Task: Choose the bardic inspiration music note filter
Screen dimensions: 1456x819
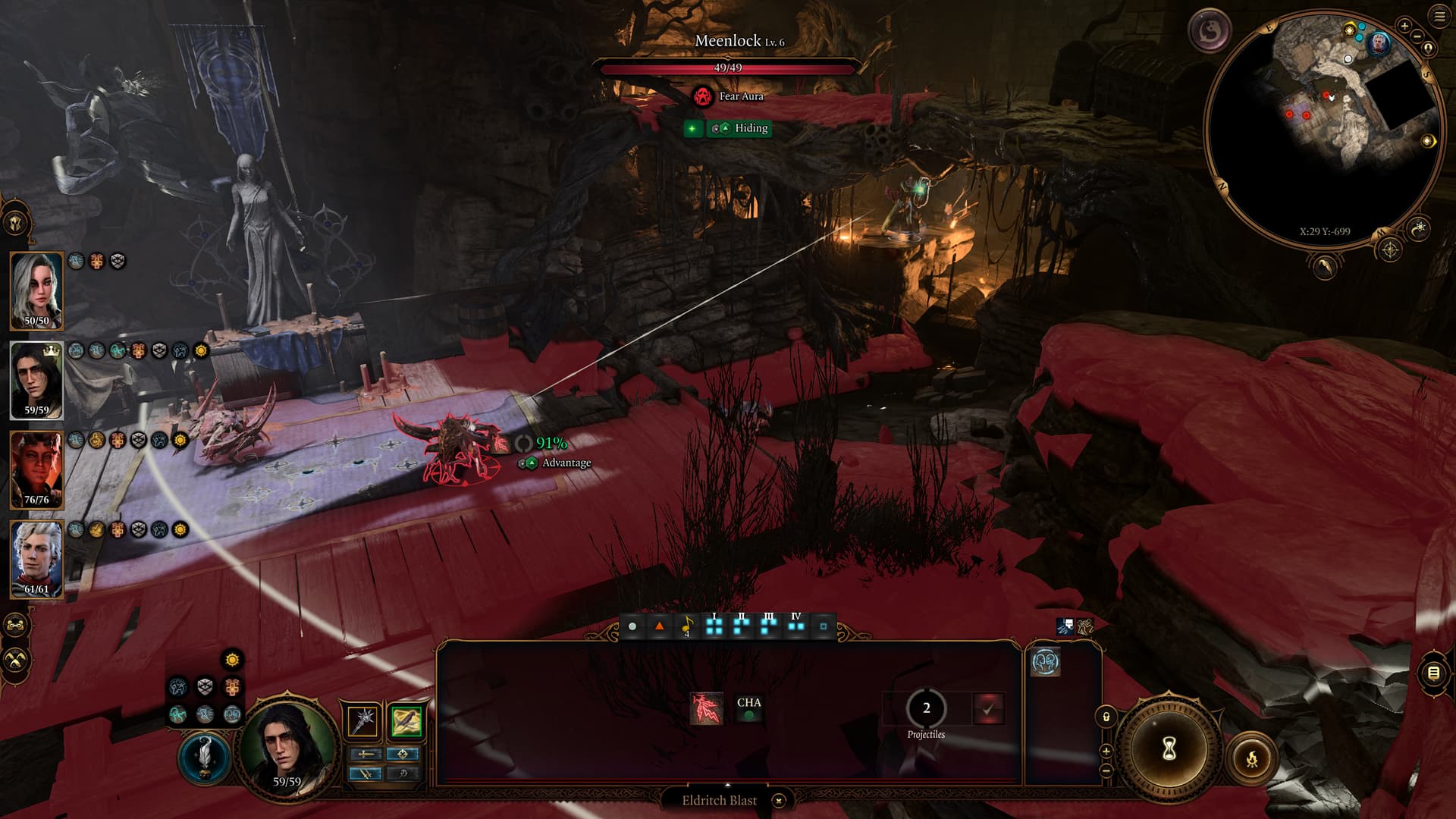Action: coord(687,626)
